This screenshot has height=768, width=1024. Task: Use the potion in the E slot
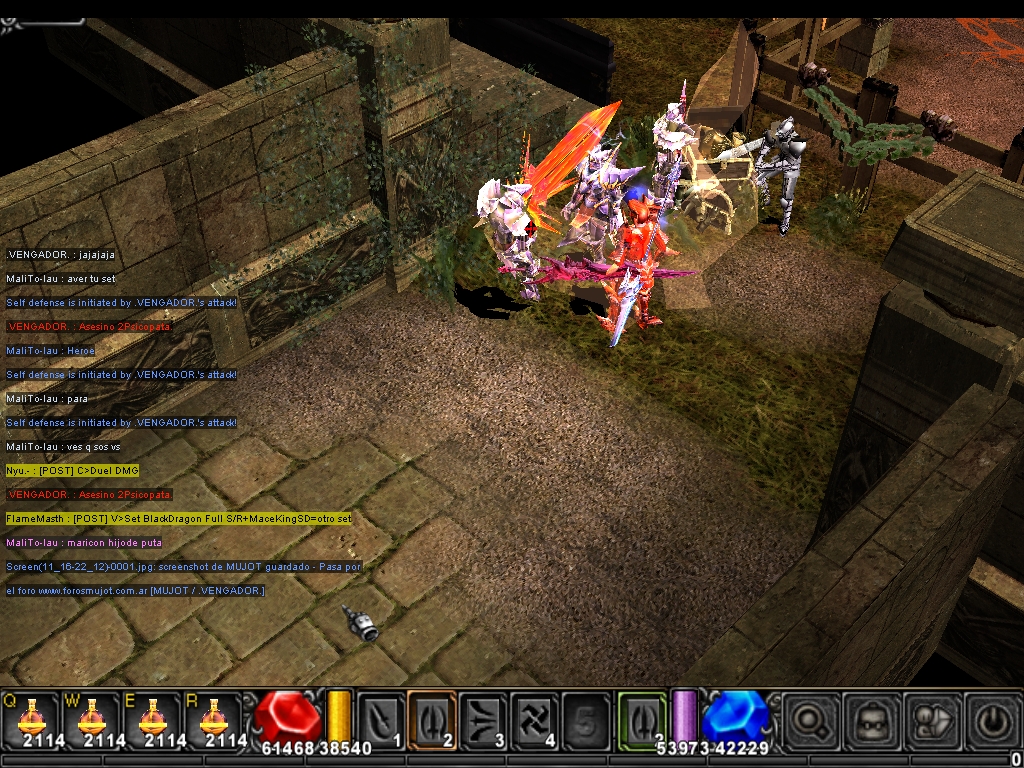pos(152,718)
